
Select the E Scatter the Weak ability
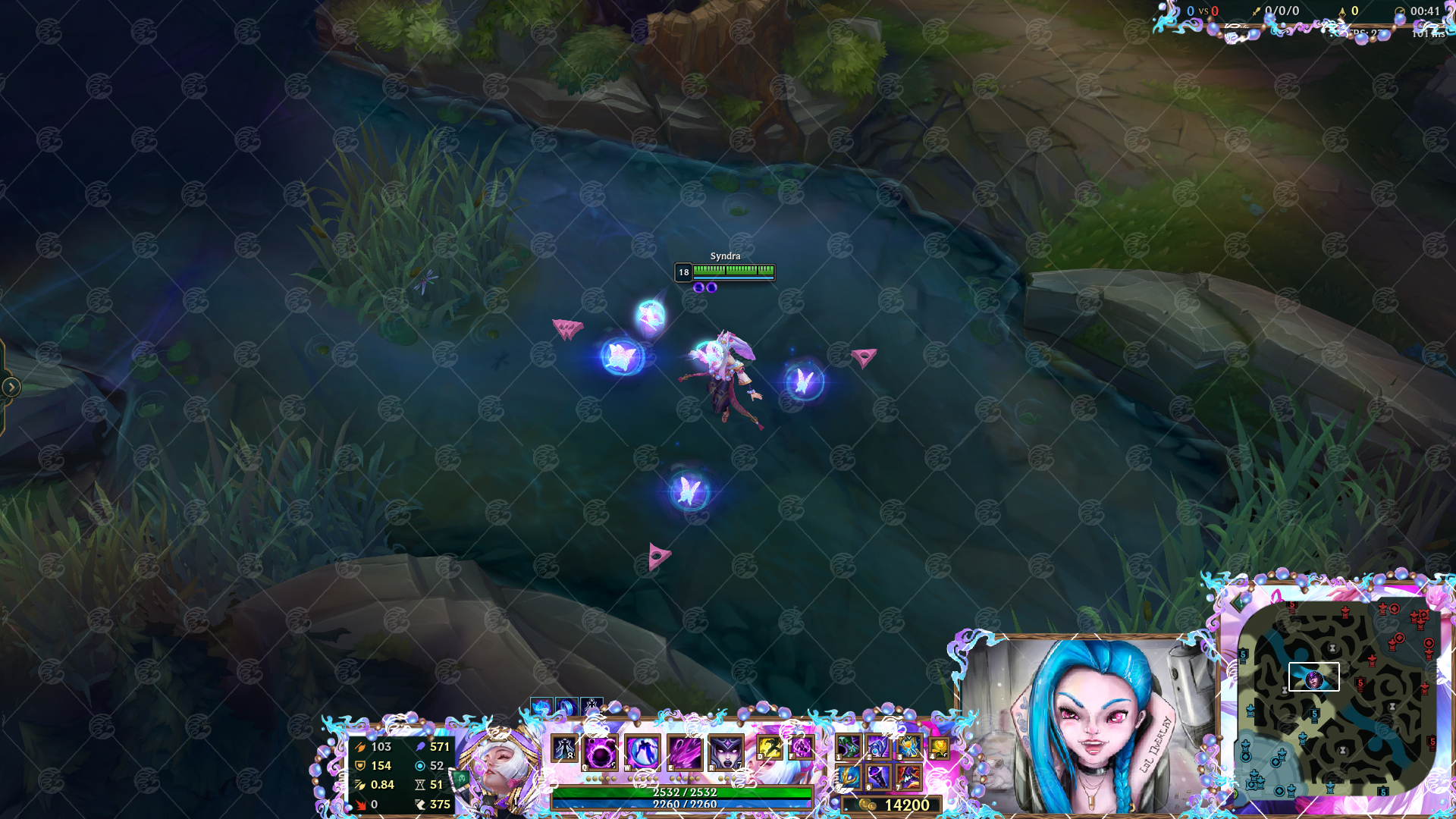684,751
